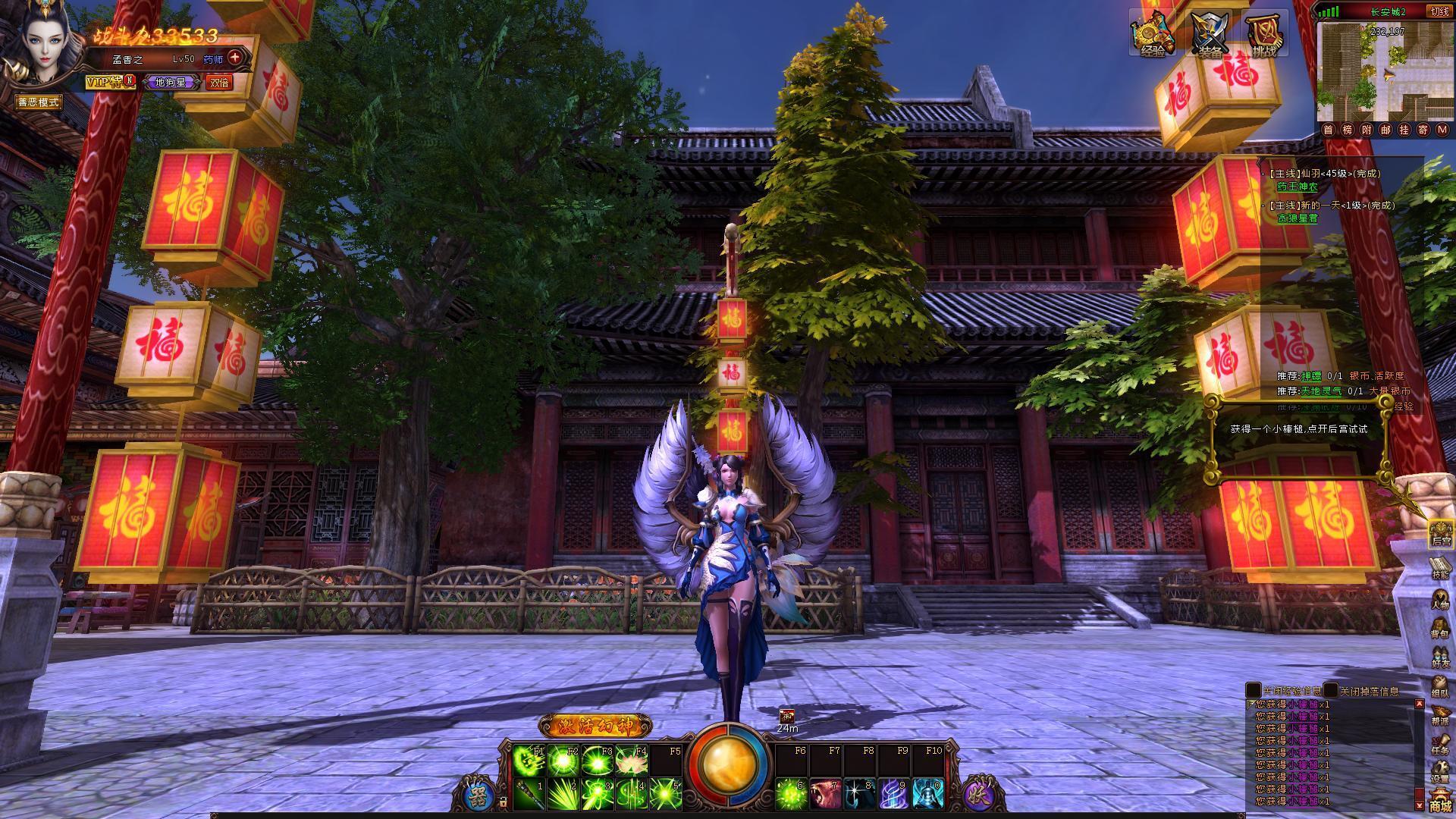The image size is (1456, 819).
Task: Open the 装备 (equipment) crossed-weapons icon
Action: [x=1210, y=34]
